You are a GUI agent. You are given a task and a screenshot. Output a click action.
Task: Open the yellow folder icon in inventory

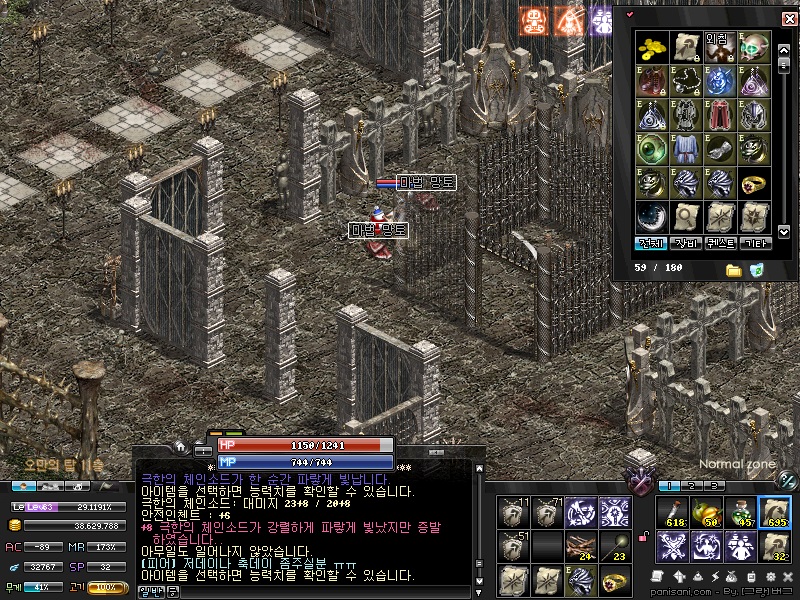pyautogui.click(x=733, y=270)
